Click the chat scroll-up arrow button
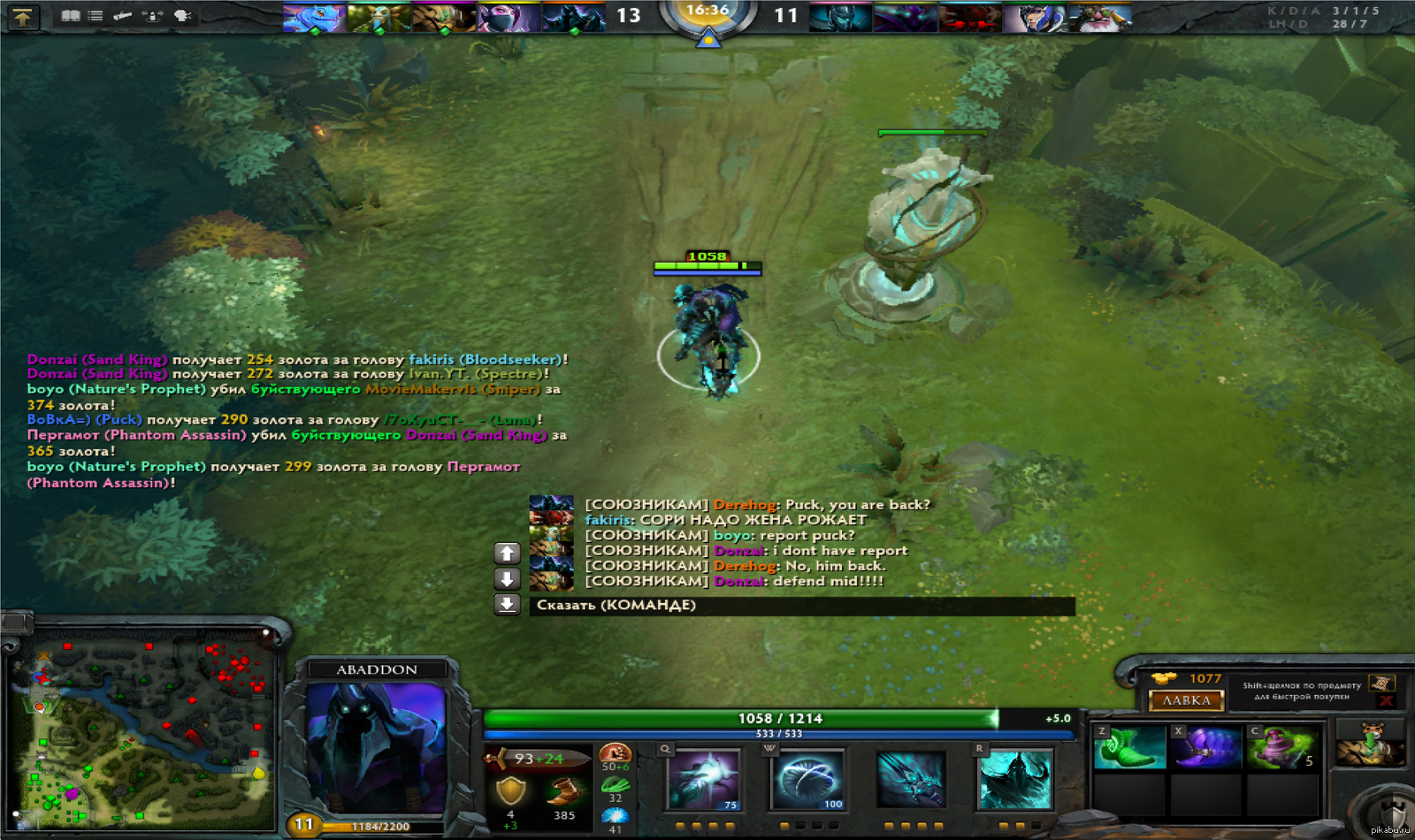Viewport: 1415px width, 840px height. (x=507, y=554)
